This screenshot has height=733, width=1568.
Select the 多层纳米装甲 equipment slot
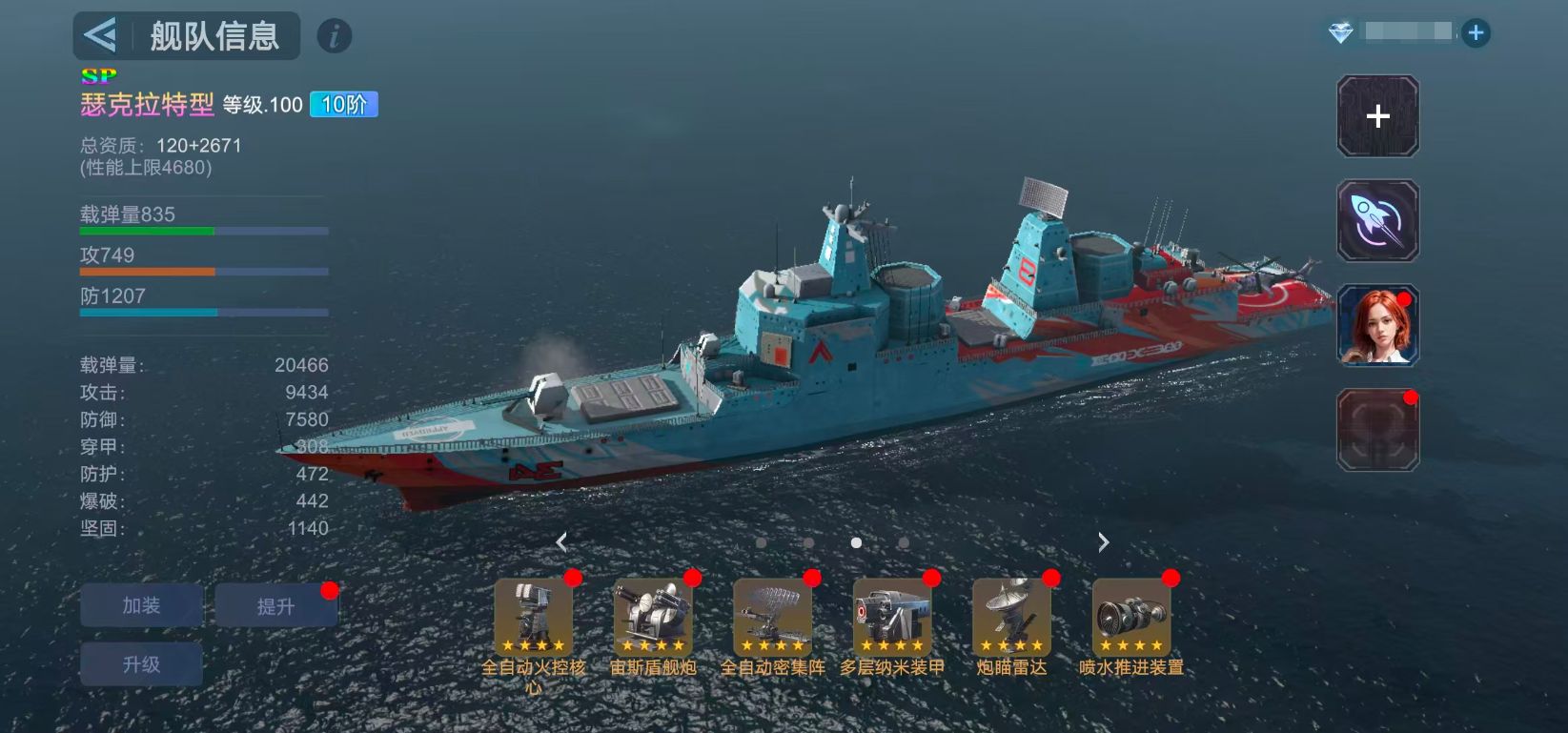pyautogui.click(x=891, y=617)
